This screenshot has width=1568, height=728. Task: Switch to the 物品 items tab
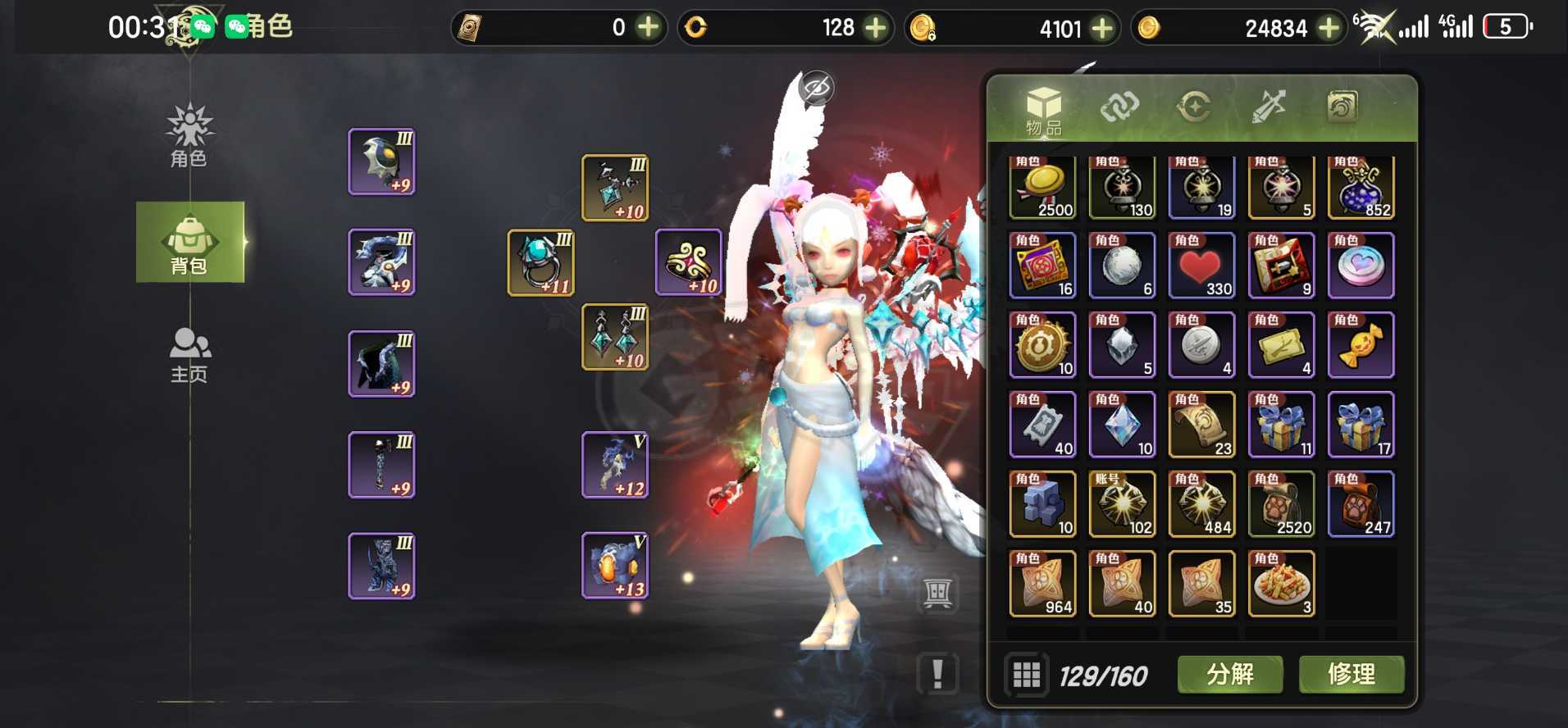click(1043, 111)
